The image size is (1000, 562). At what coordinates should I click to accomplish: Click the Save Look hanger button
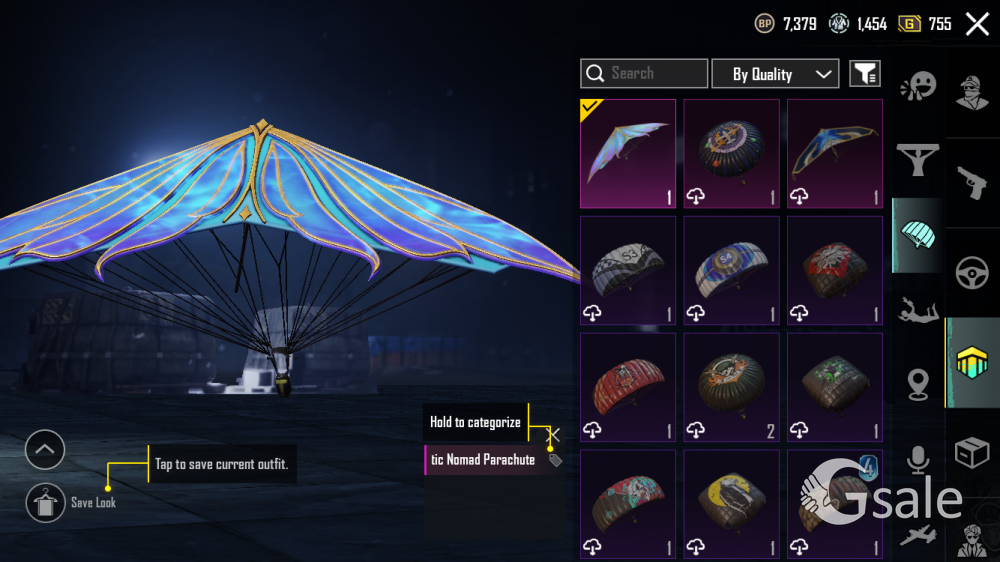(45, 503)
